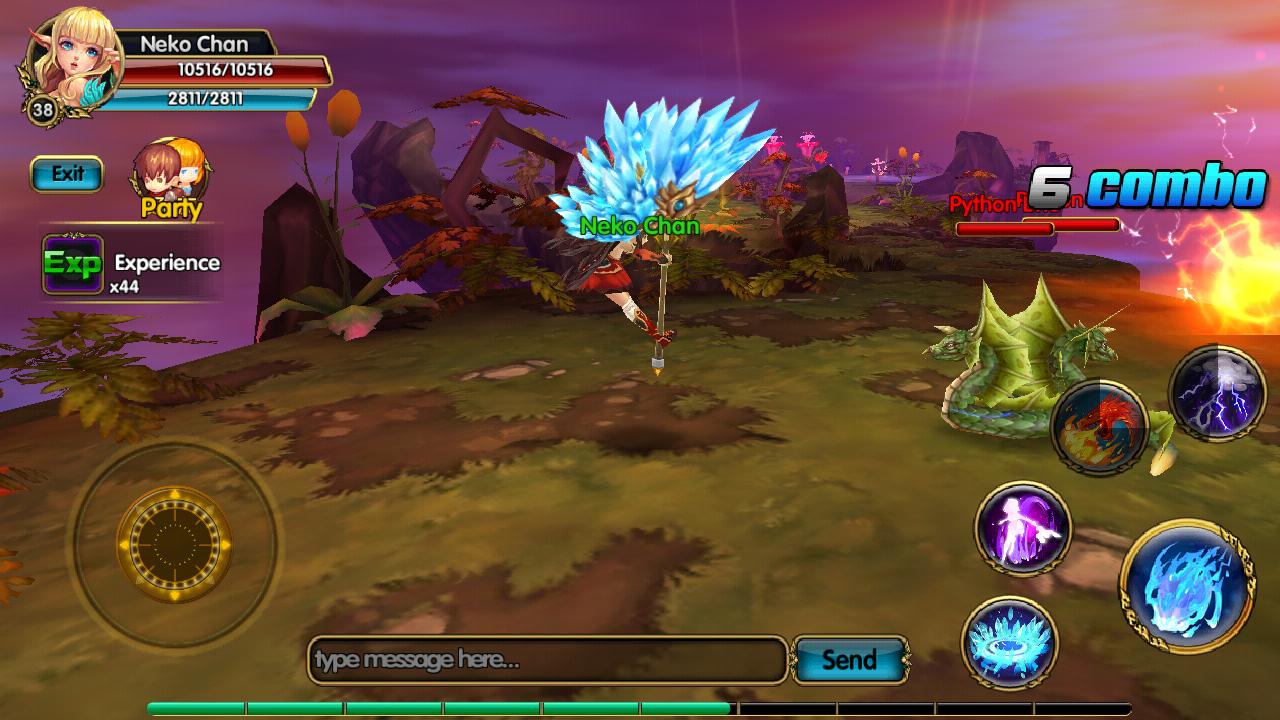Use the purple spirit figure skill

click(1023, 528)
